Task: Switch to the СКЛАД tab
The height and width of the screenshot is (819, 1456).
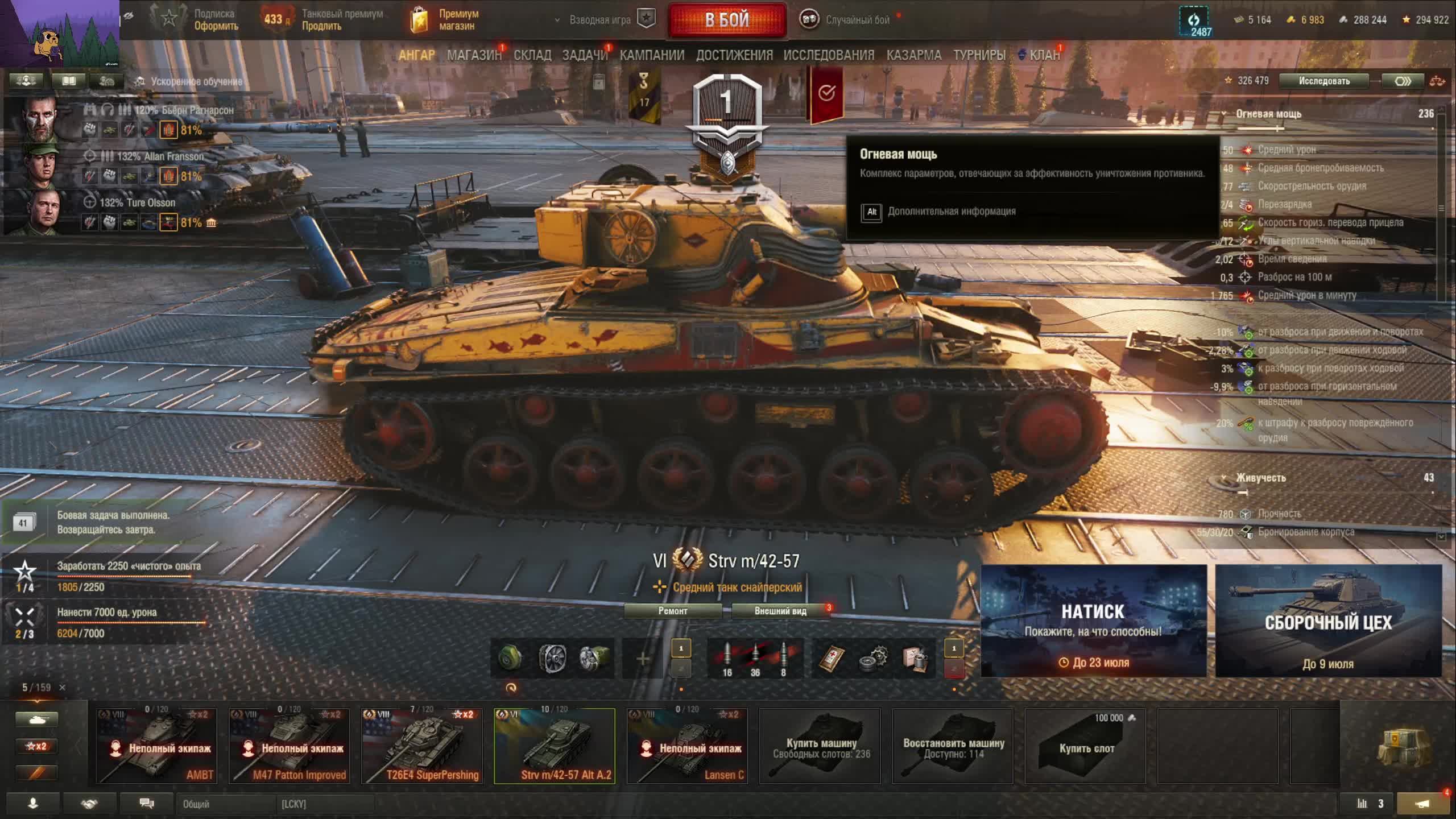Action: [x=532, y=55]
